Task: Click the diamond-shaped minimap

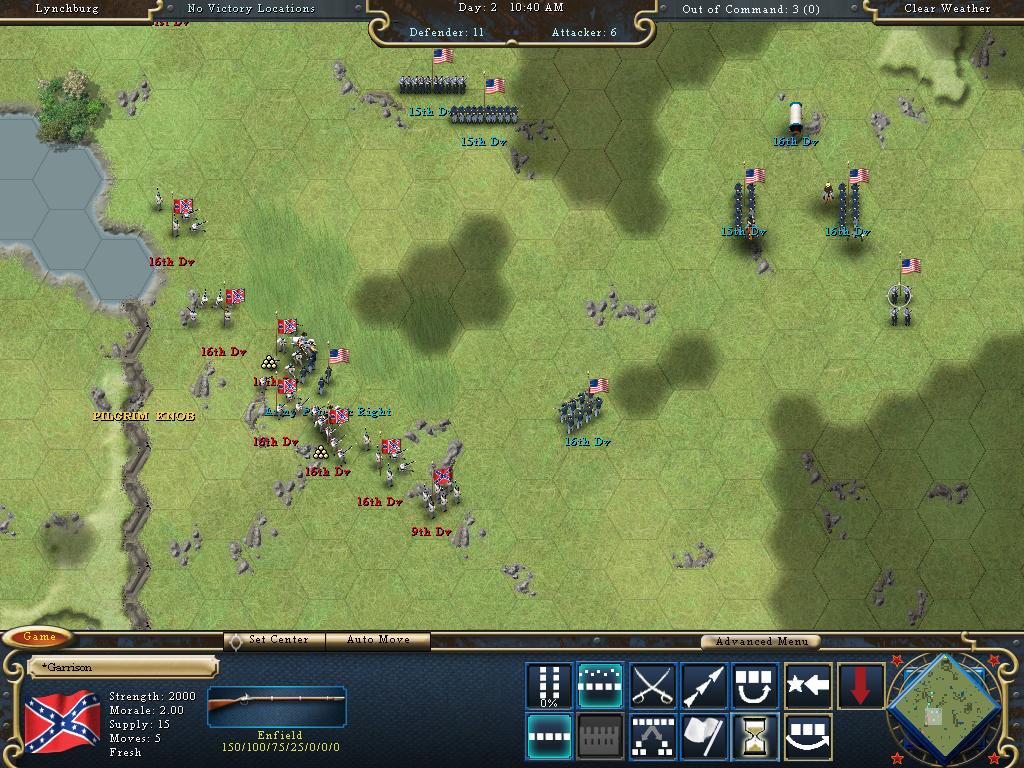Action: click(x=945, y=706)
